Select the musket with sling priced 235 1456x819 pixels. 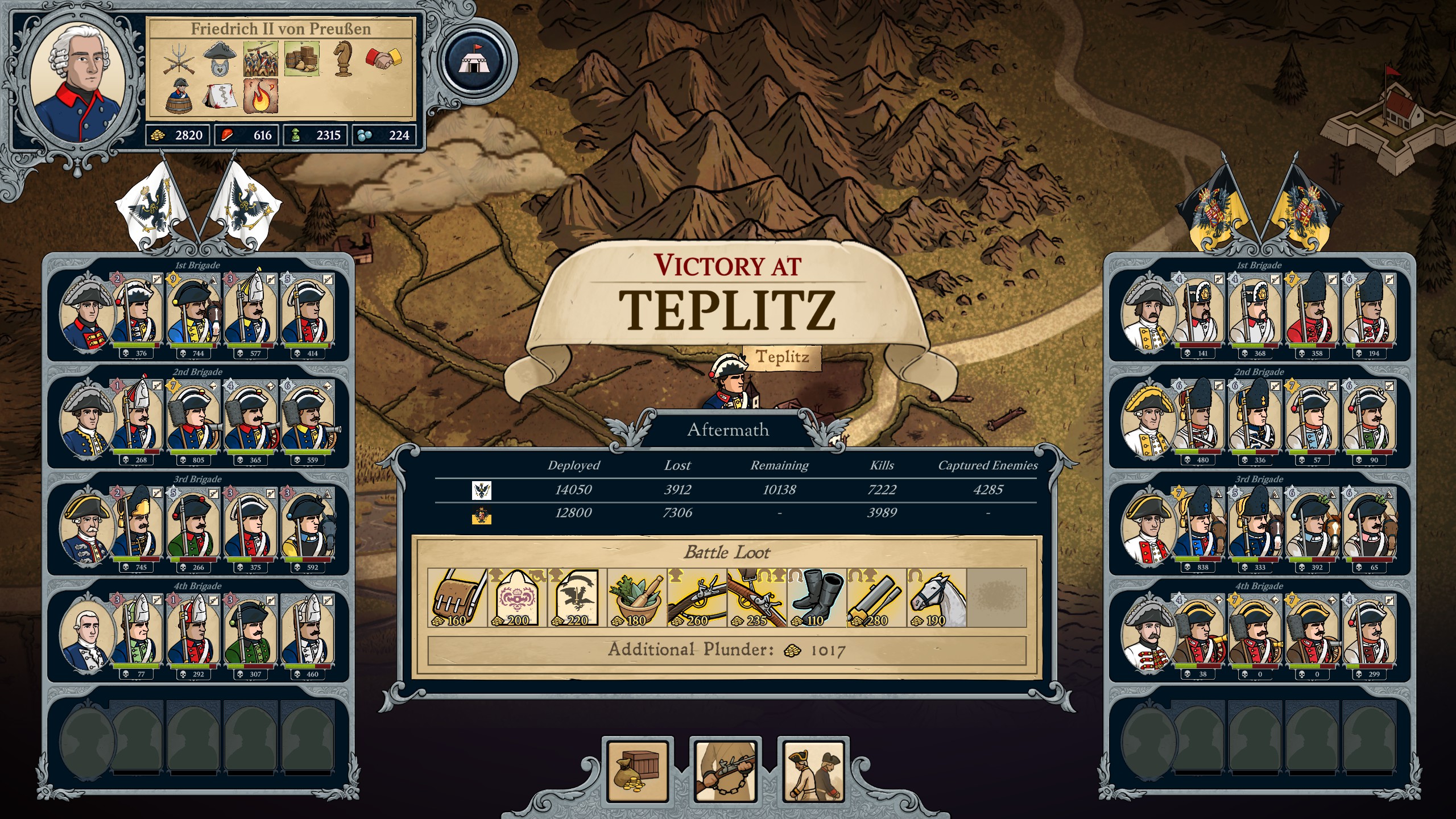coord(756,597)
